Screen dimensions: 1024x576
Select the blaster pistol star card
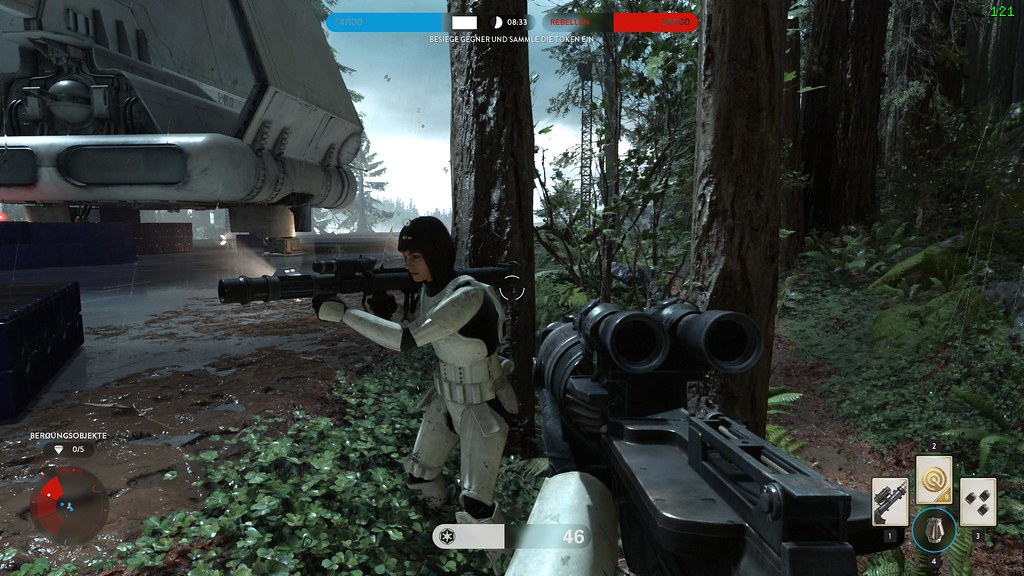tap(889, 501)
